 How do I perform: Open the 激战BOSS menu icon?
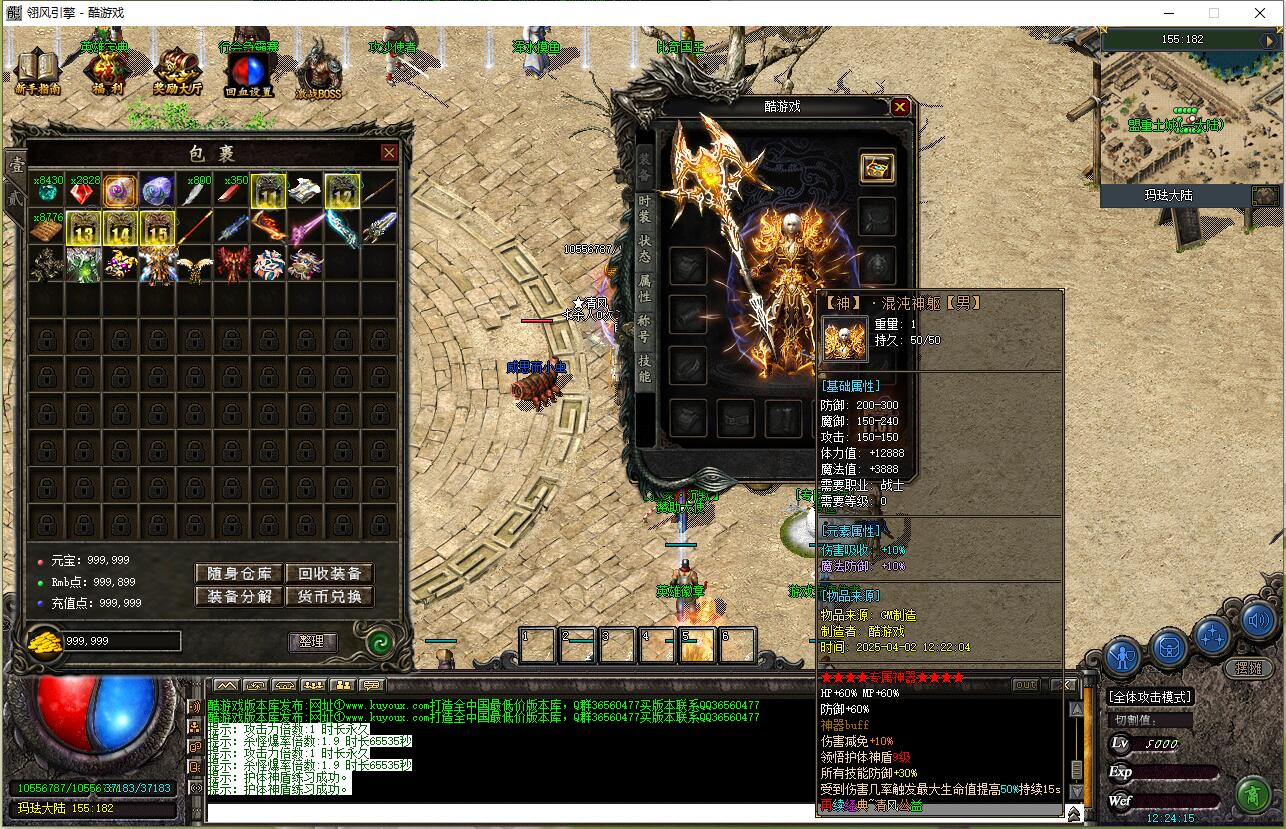[318, 71]
